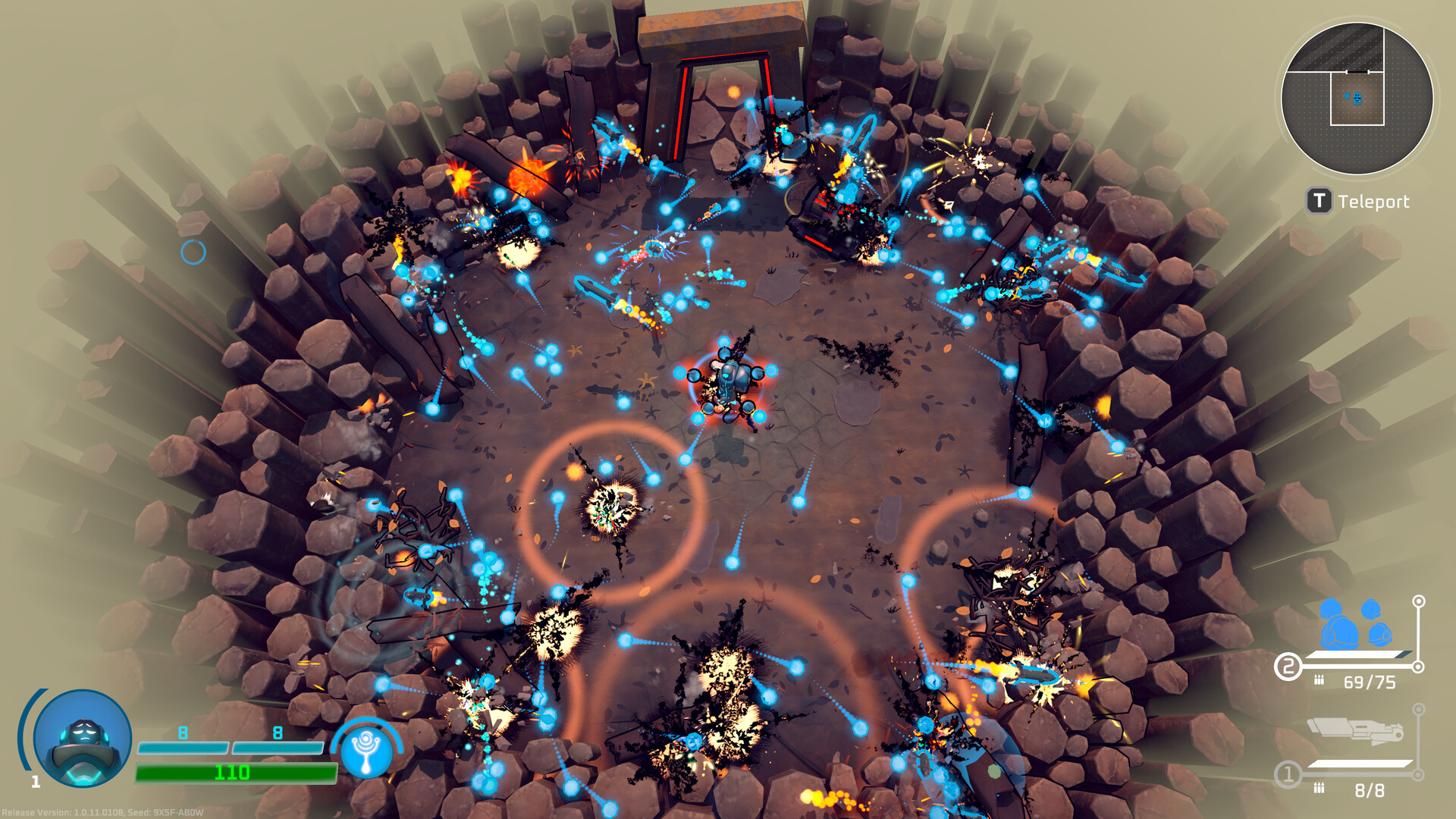Click the T key teleport icon
This screenshot has width=1456, height=819.
[1318, 202]
